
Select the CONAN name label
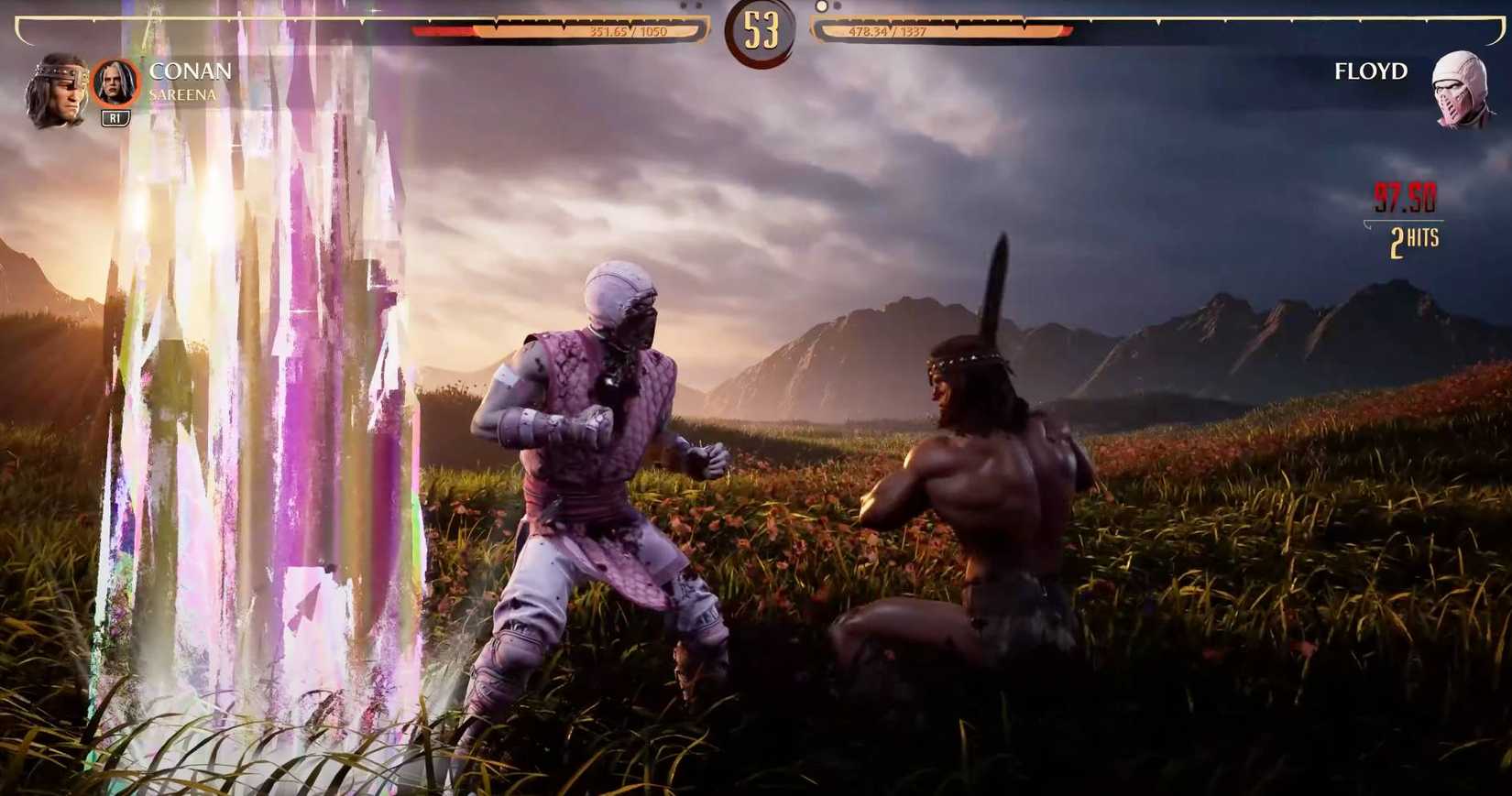tap(193, 70)
